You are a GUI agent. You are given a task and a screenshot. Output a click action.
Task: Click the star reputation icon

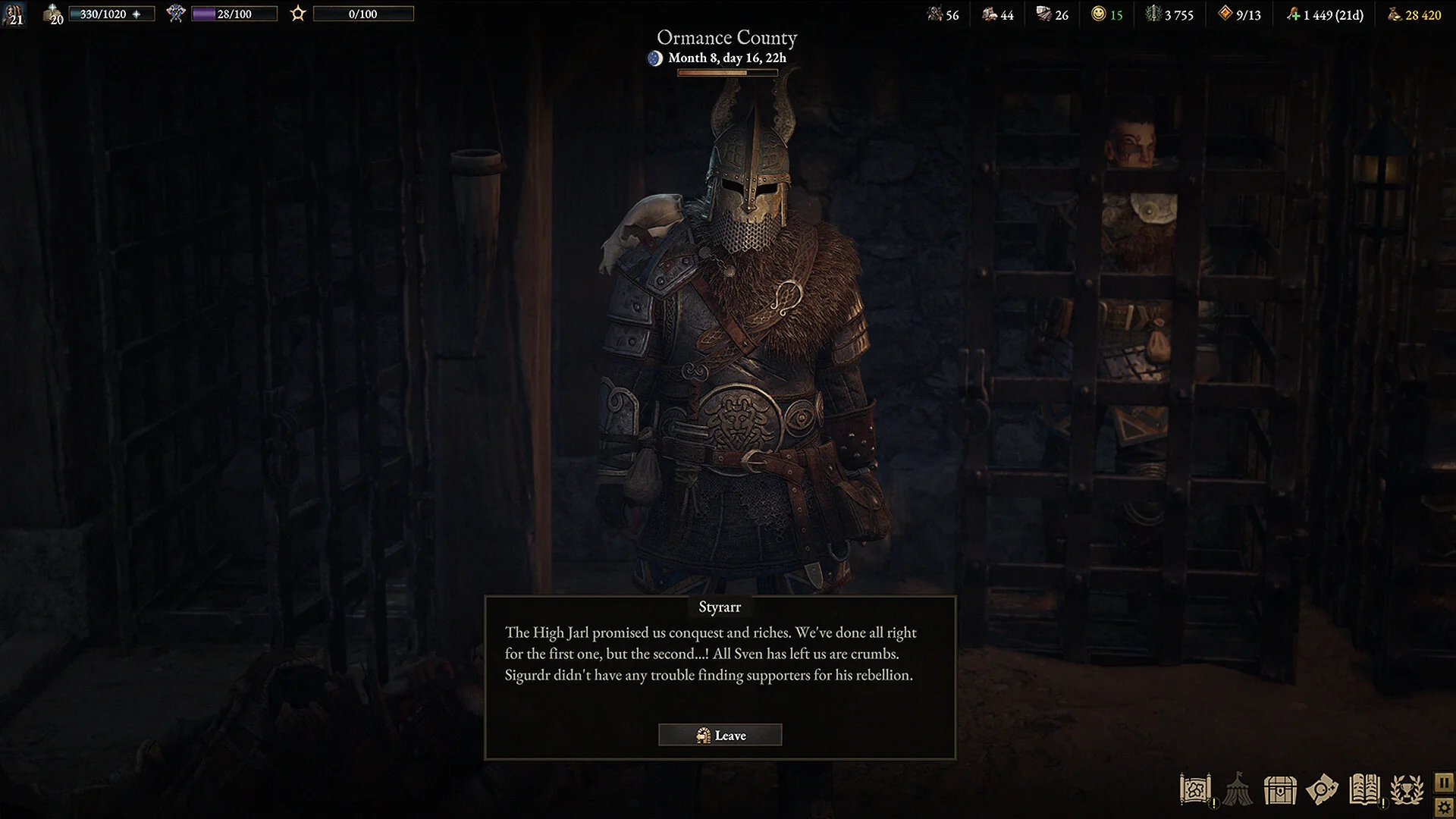click(298, 14)
